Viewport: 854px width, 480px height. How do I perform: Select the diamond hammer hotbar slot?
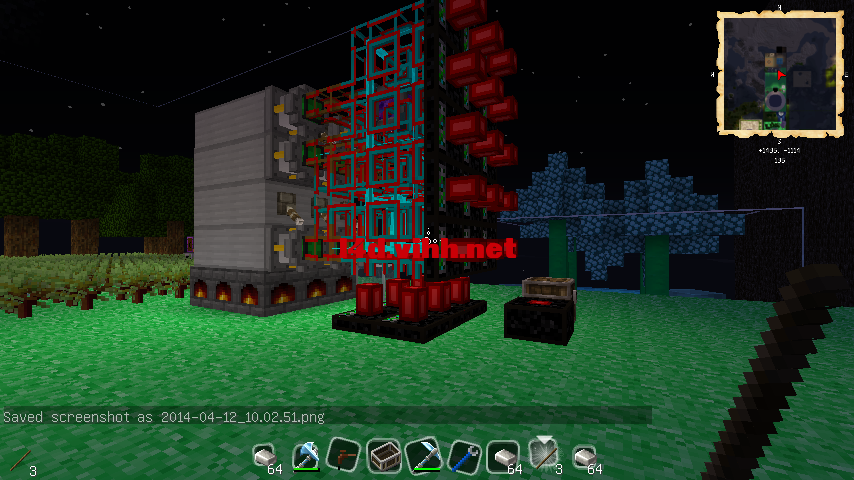coord(304,457)
